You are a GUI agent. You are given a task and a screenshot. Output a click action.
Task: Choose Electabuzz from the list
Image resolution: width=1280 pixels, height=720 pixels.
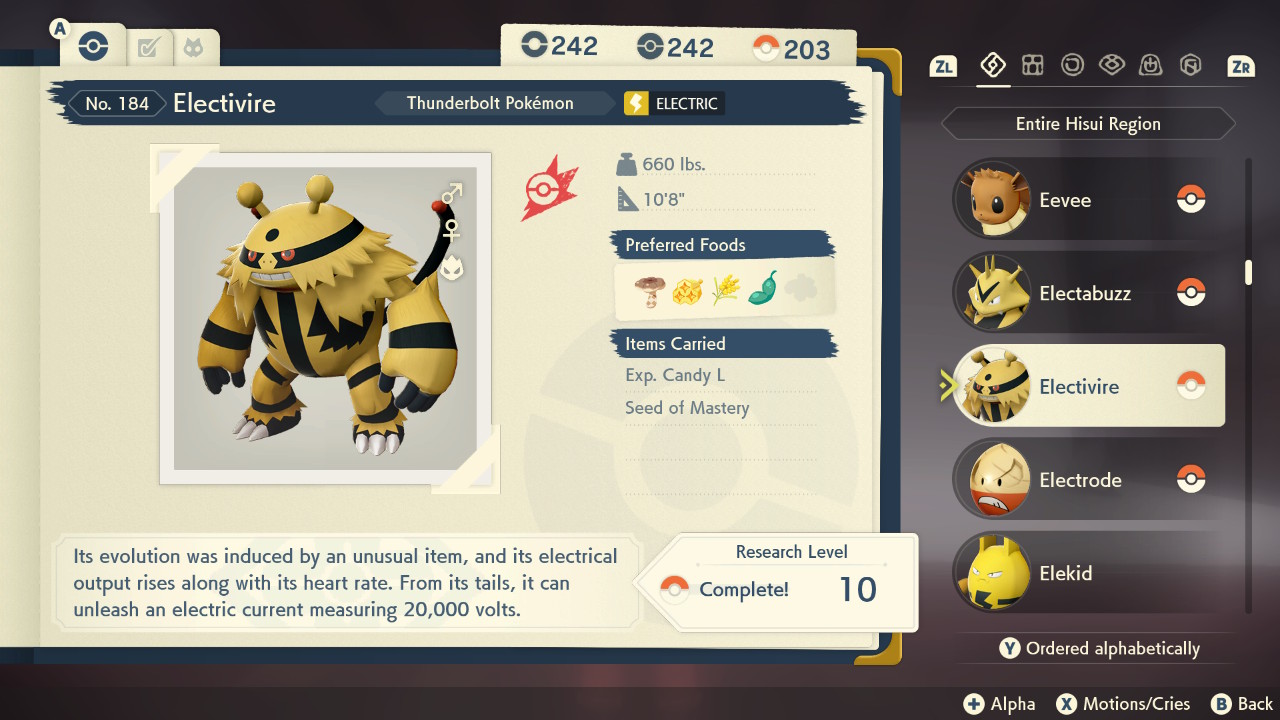[1088, 293]
